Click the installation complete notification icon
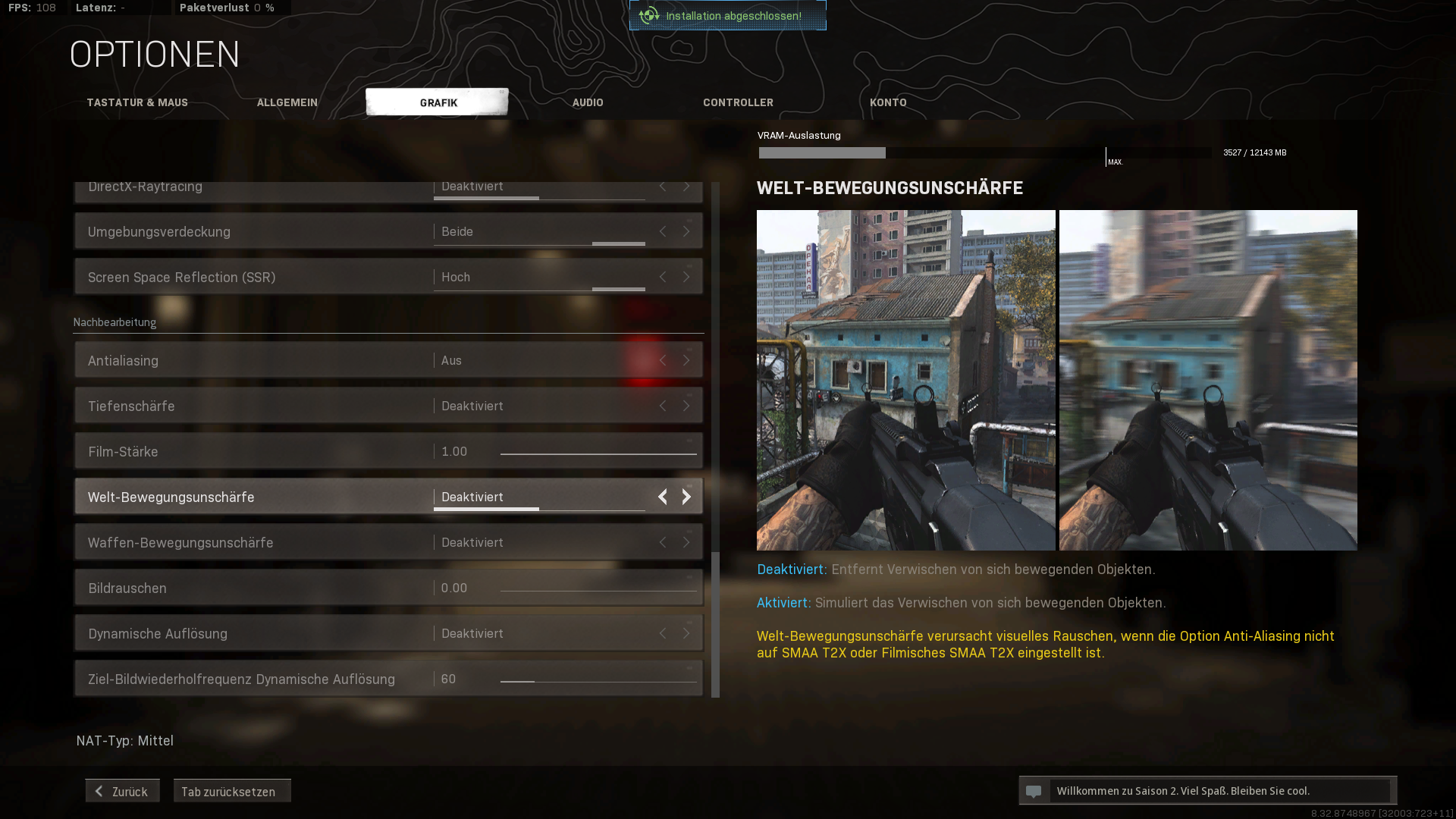 [648, 14]
